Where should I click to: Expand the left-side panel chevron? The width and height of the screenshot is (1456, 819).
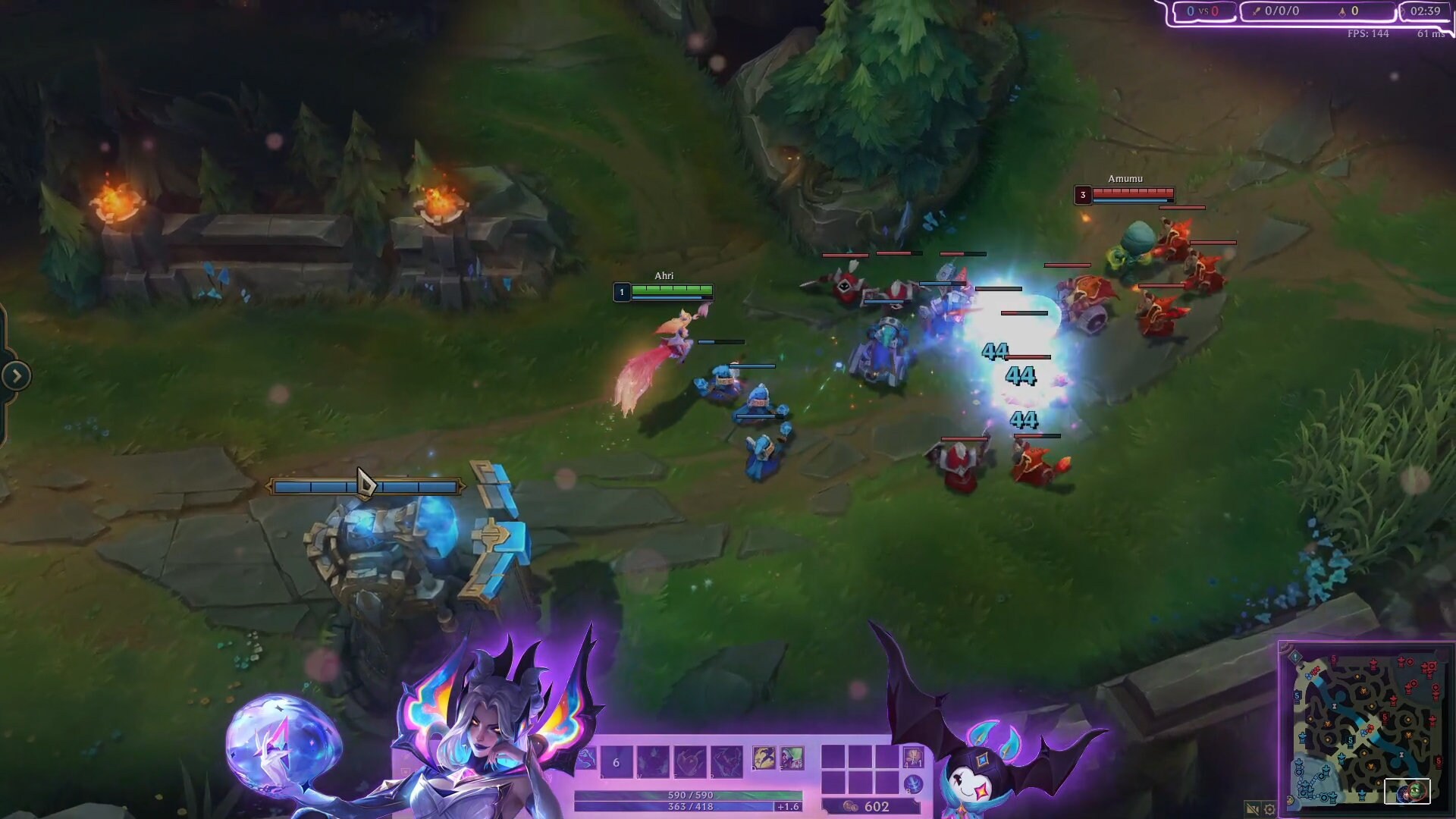(x=15, y=374)
